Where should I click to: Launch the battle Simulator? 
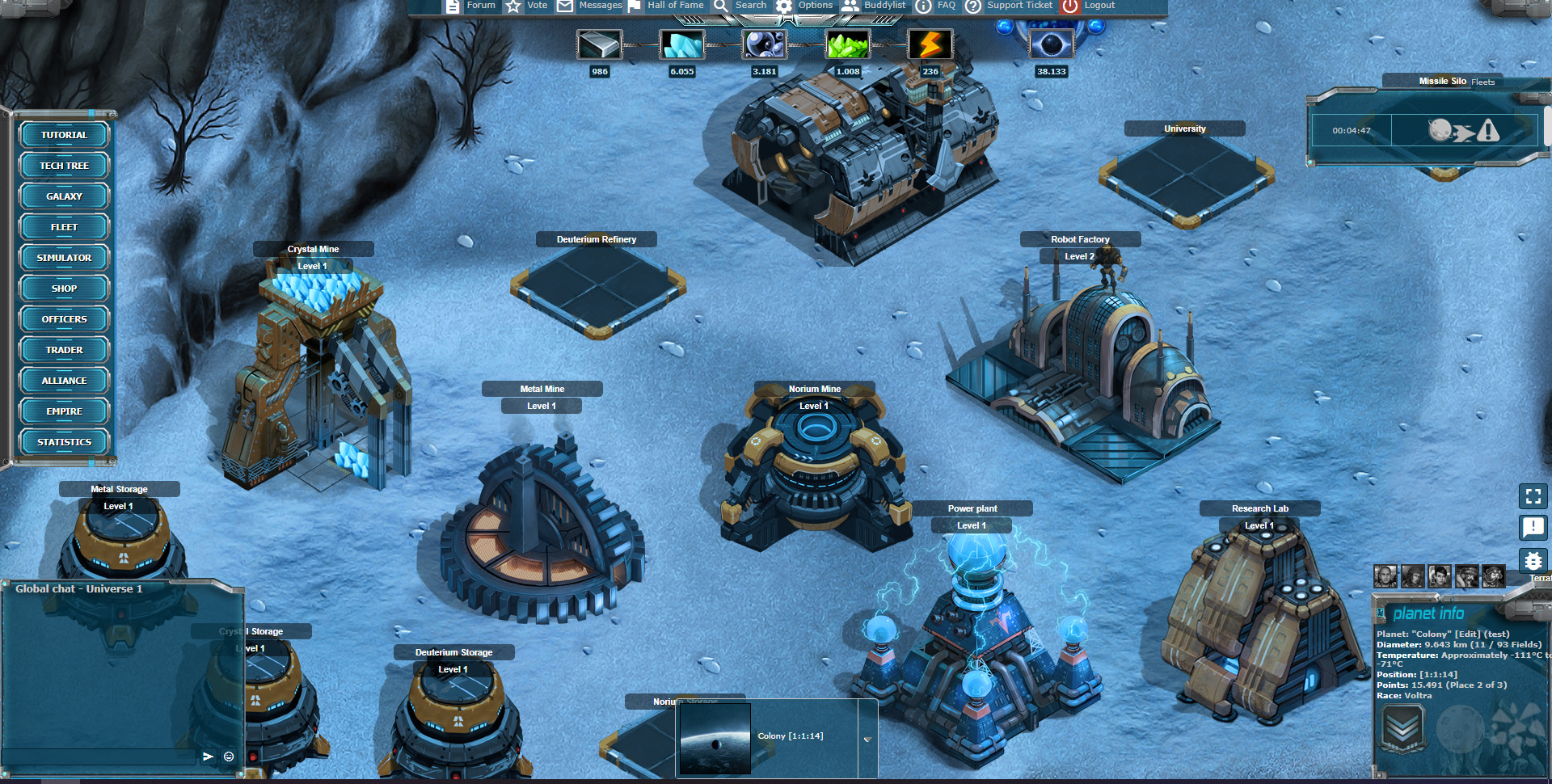pos(64,258)
